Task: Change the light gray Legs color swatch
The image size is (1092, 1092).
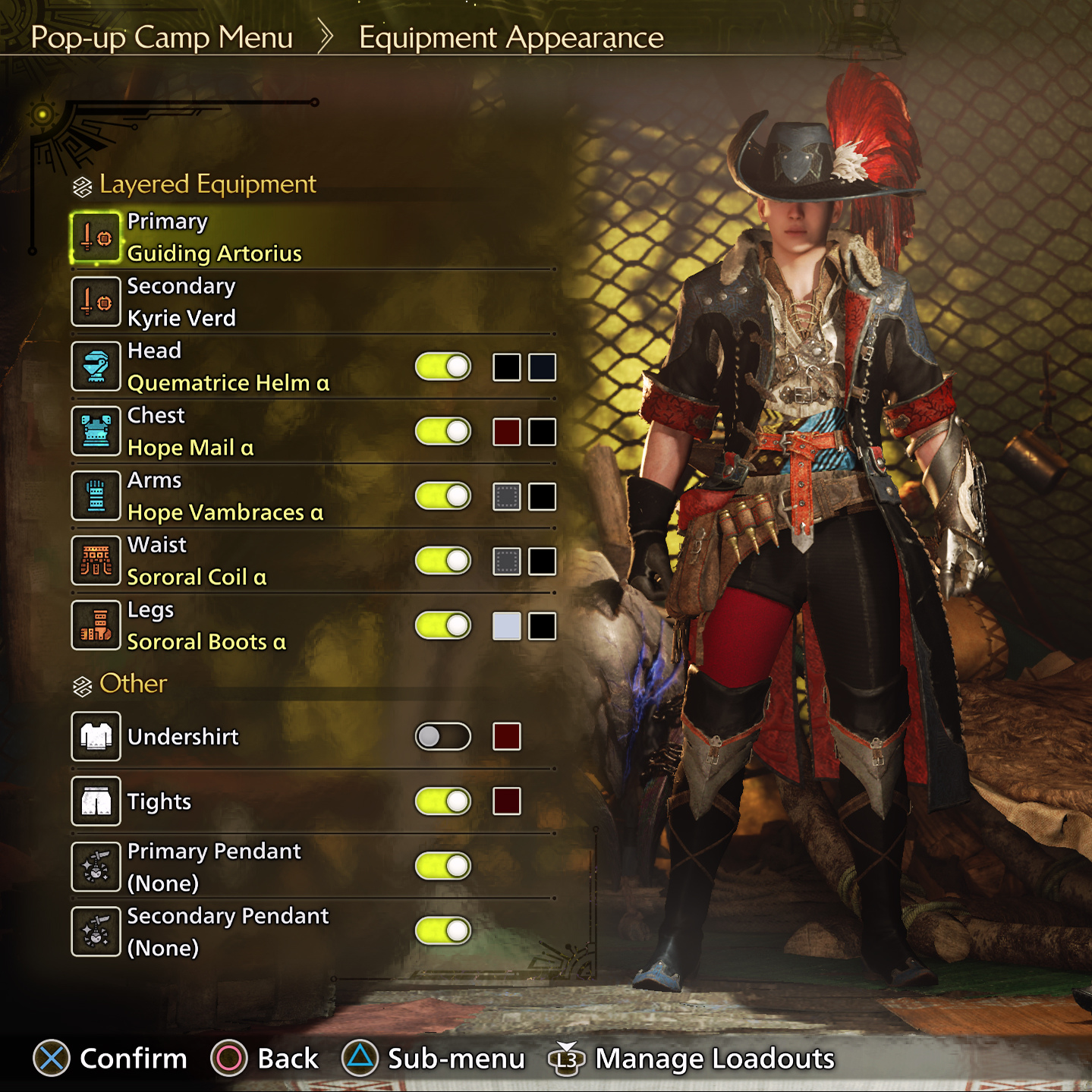Action: tap(507, 626)
